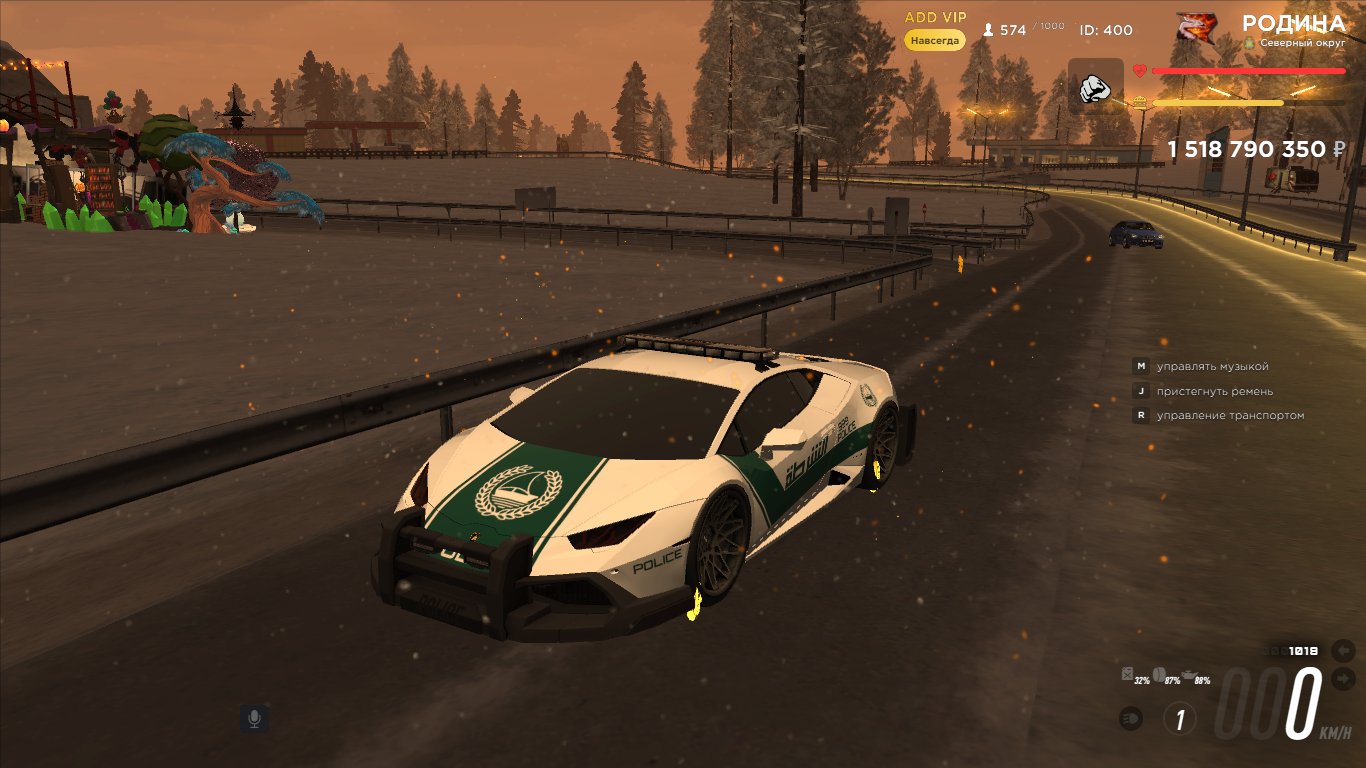Toggle the microphone icon

[254, 718]
